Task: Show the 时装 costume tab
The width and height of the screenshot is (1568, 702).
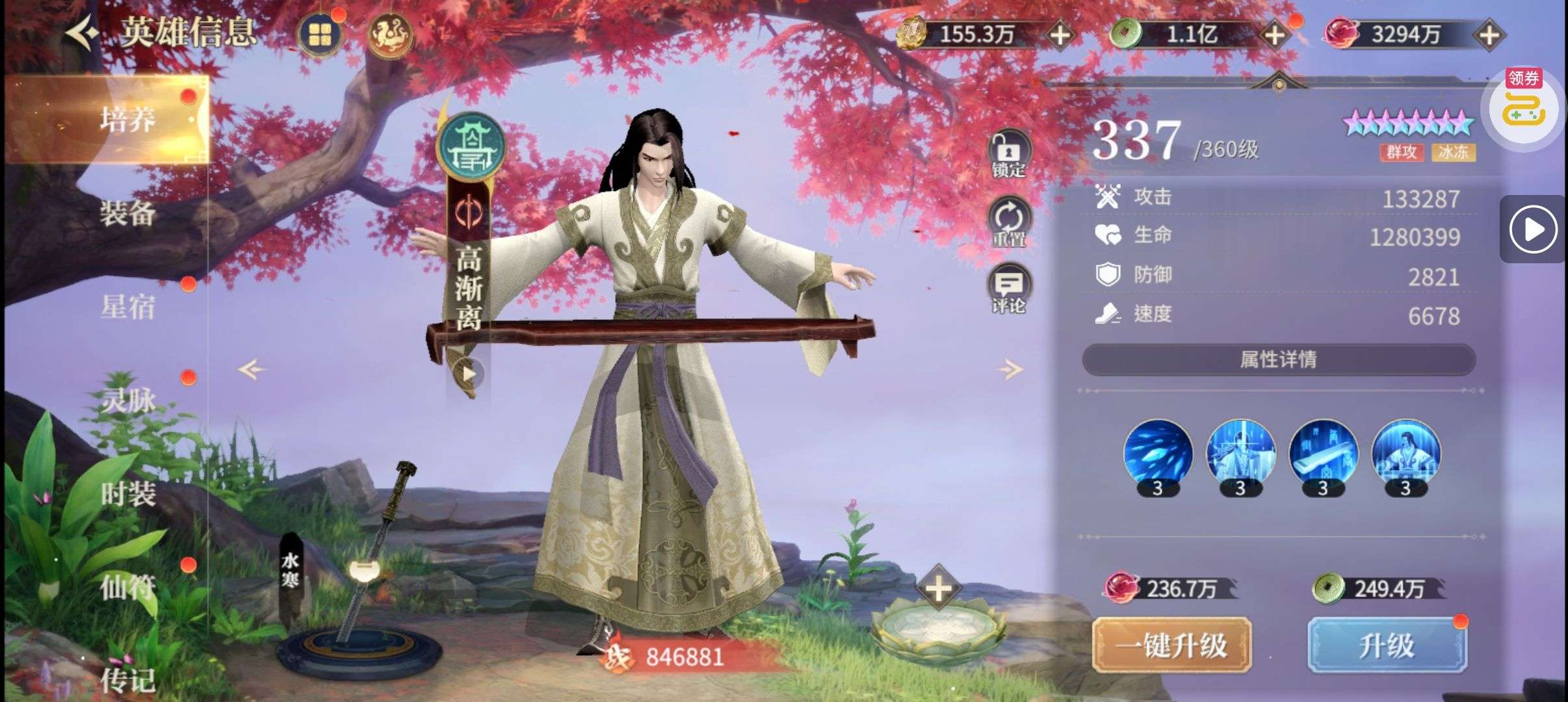Action: coord(127,494)
